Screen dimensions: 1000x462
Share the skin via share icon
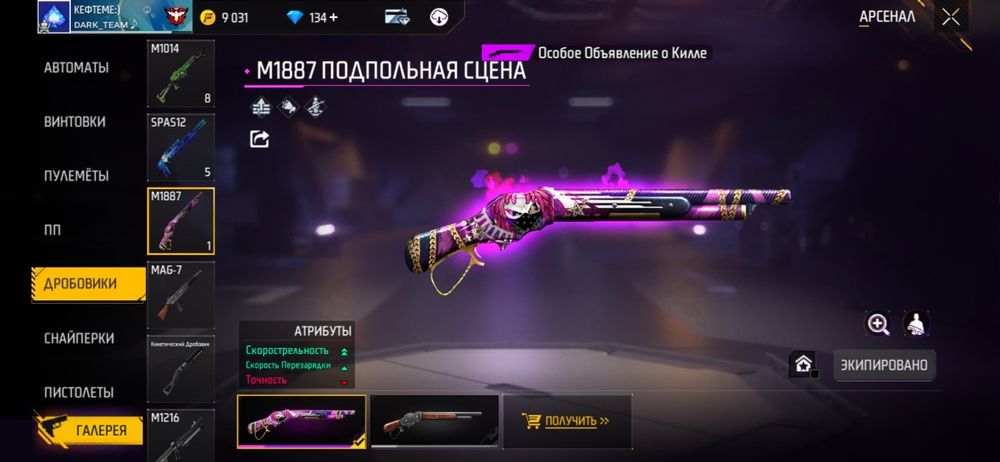tap(259, 139)
